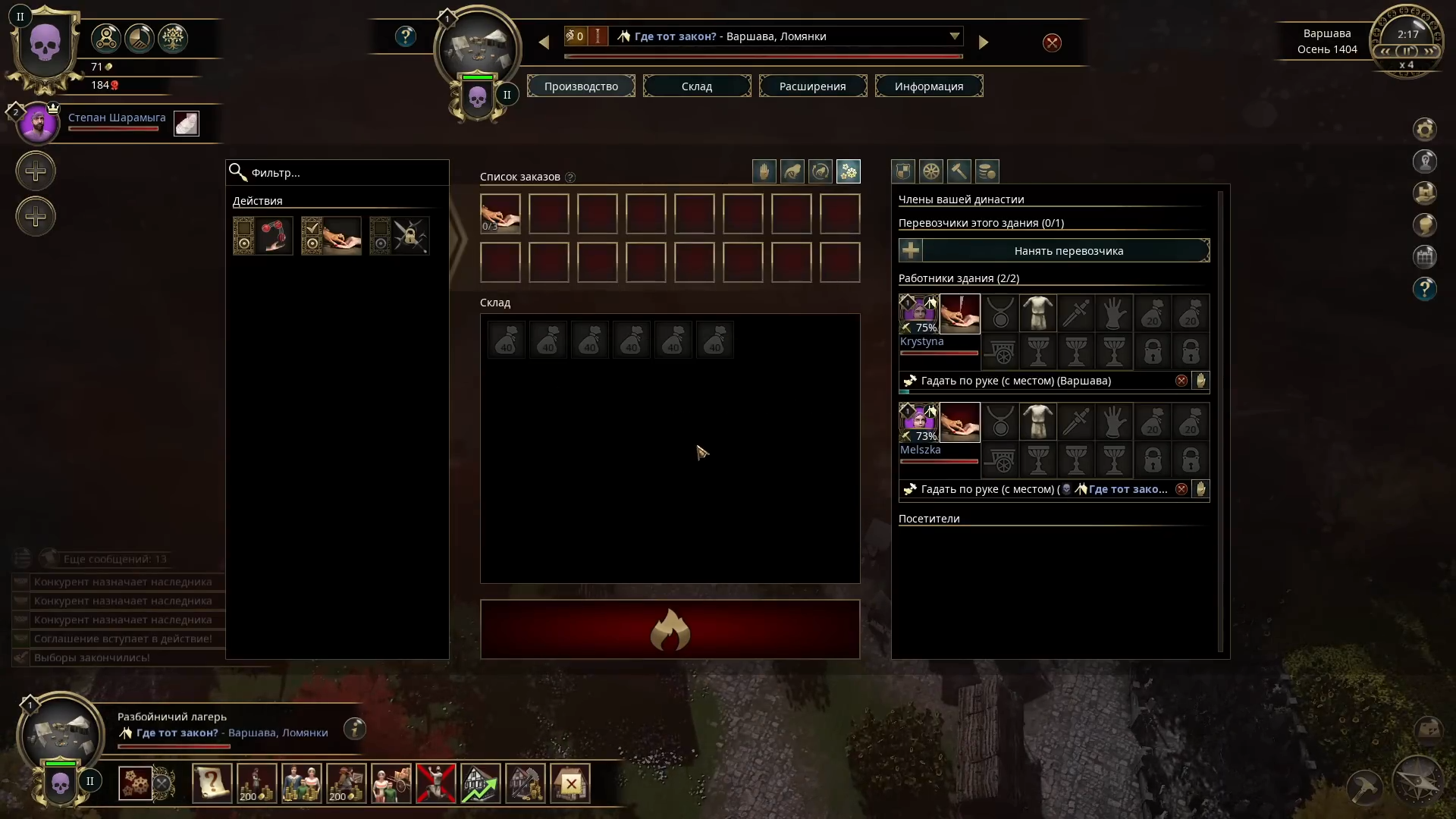This screenshot has height=819, width=1456.
Task: Go to the previous building arrow
Action: [544, 43]
